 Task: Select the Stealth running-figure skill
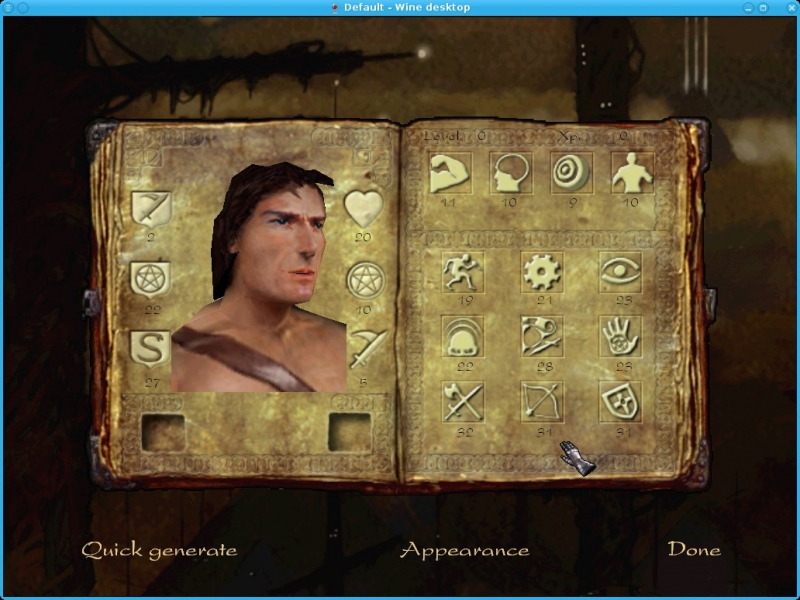coord(463,272)
